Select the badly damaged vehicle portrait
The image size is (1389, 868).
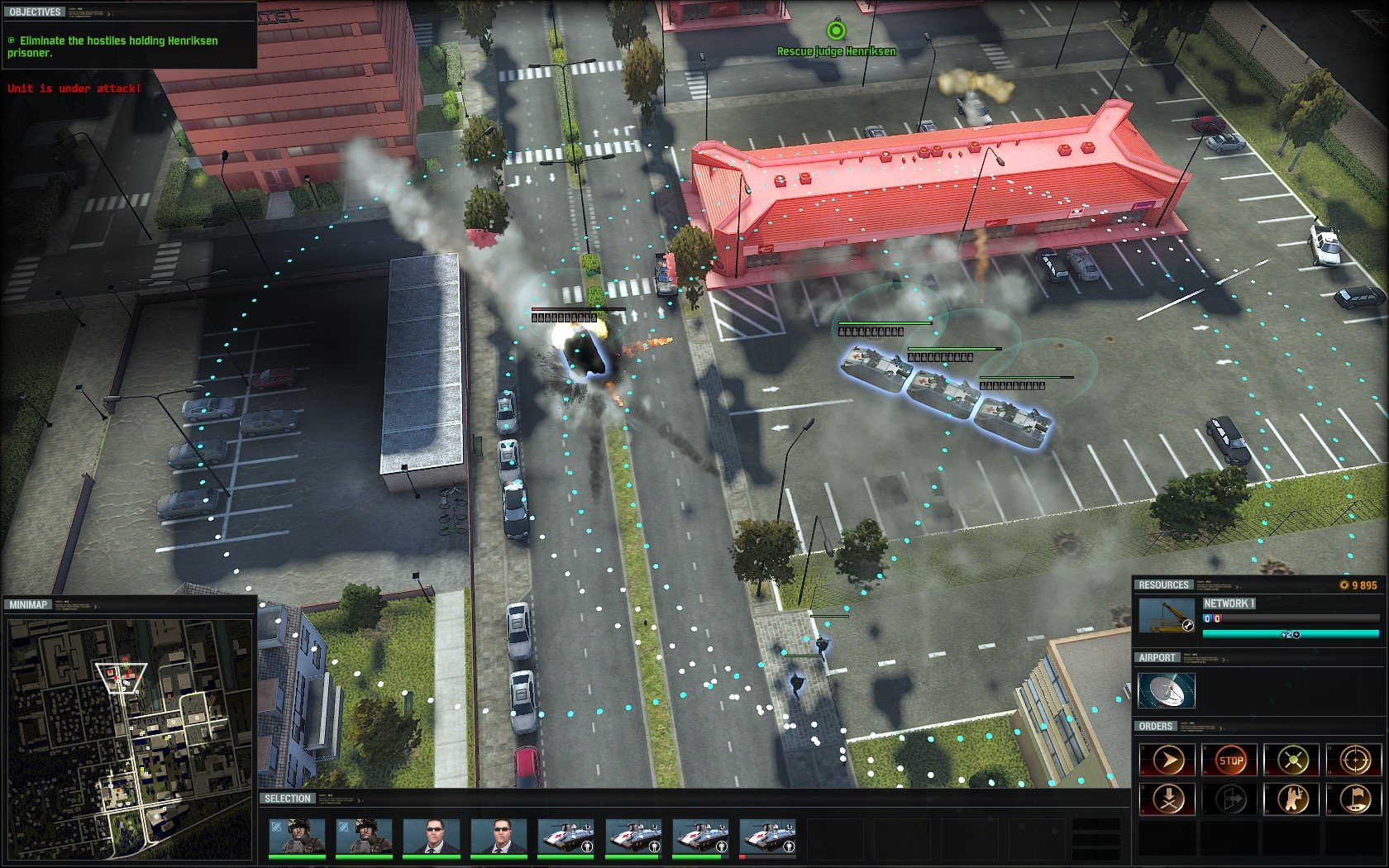point(768,837)
